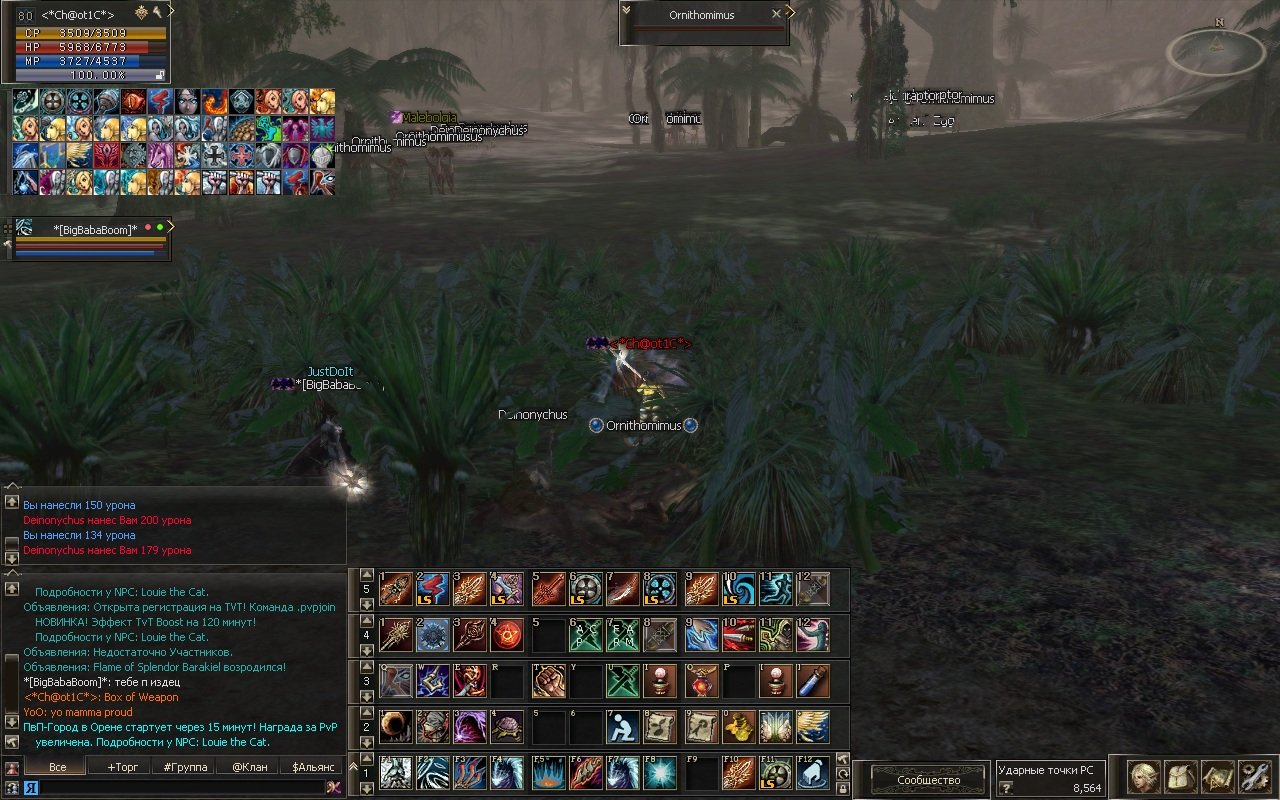Image resolution: width=1280 pixels, height=800 pixels.
Task: Close the Ornithomimus target window
Action: pyautogui.click(x=776, y=14)
